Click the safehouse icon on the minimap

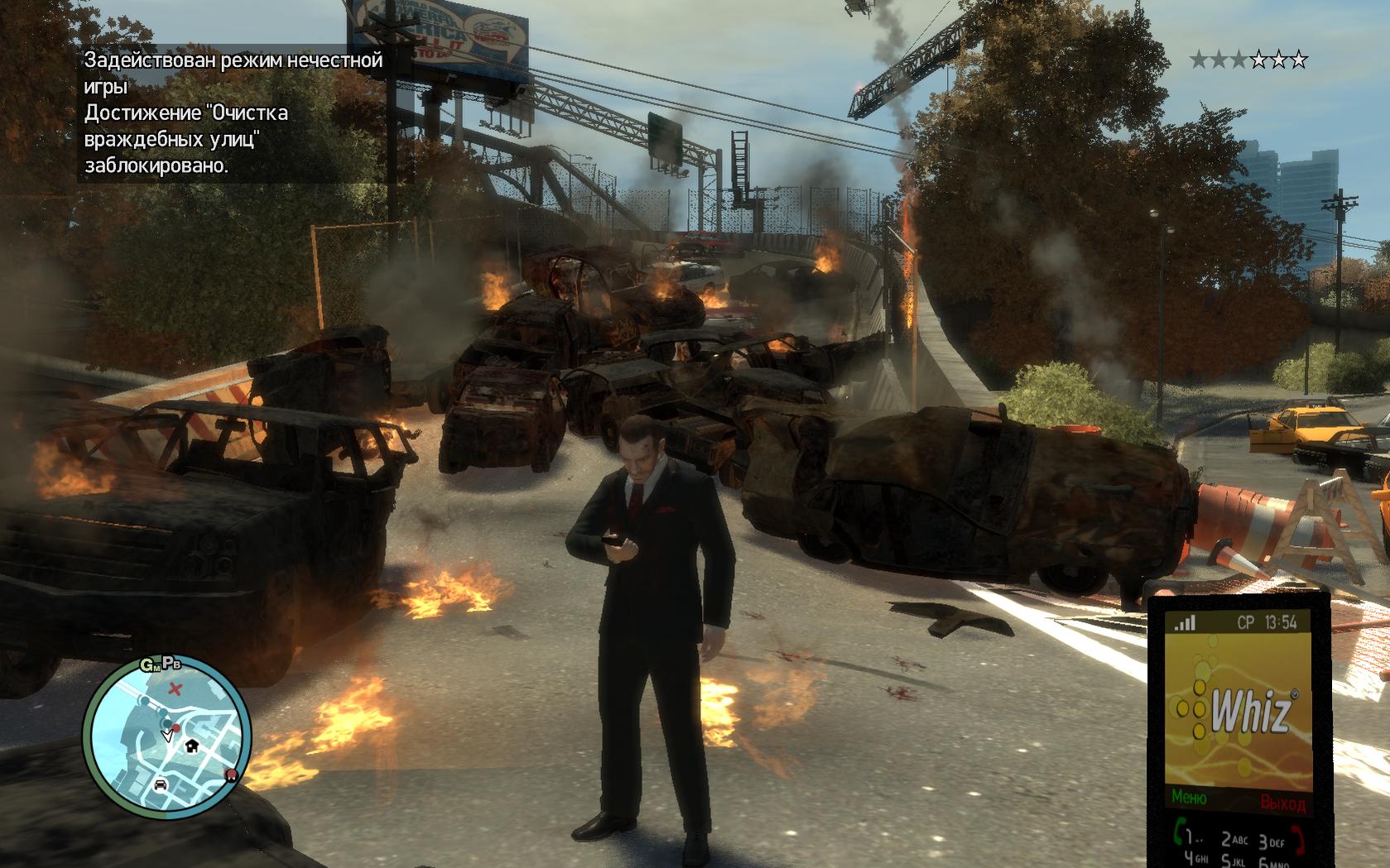192,745
